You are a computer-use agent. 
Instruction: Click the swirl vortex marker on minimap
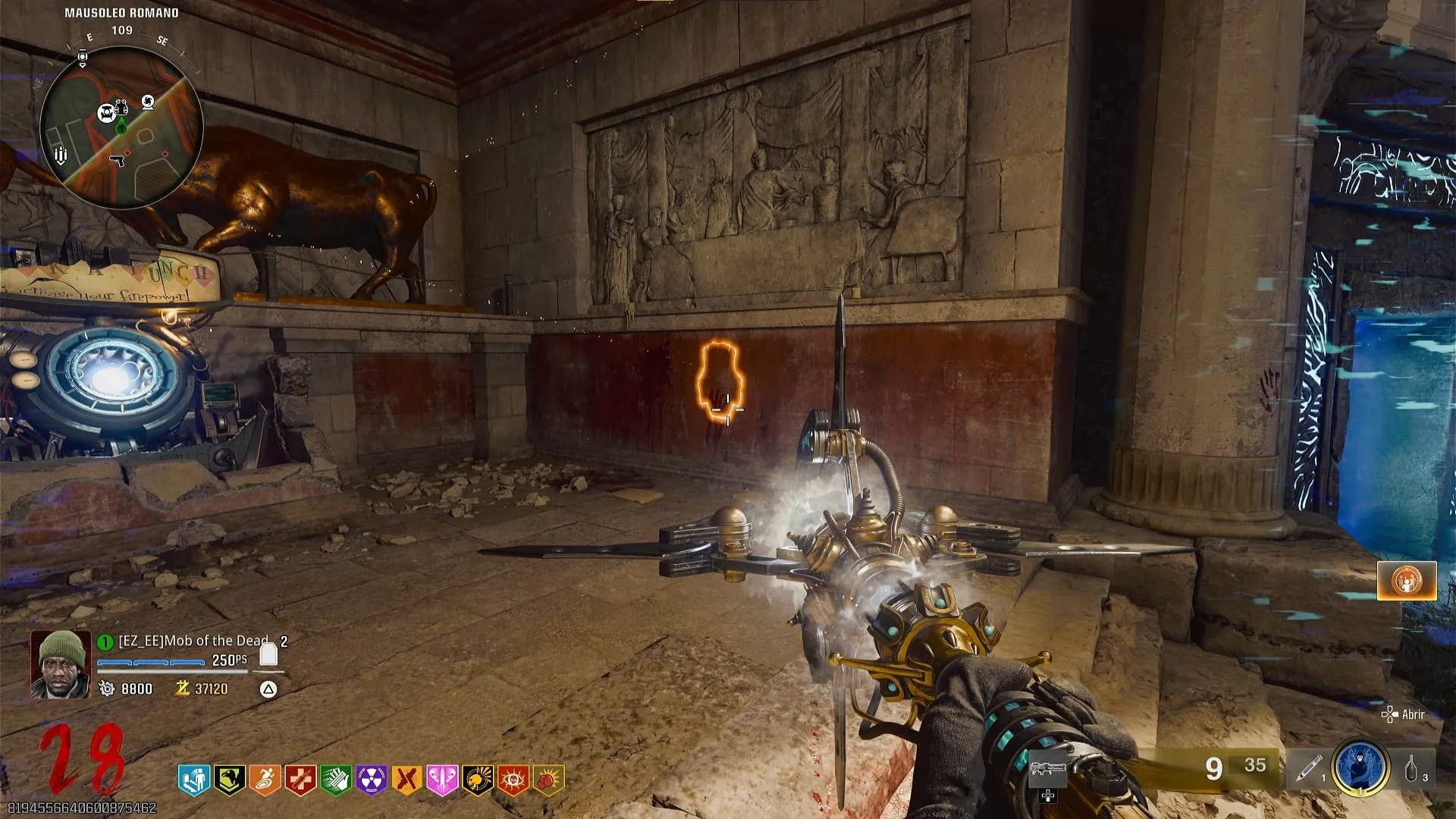[148, 102]
